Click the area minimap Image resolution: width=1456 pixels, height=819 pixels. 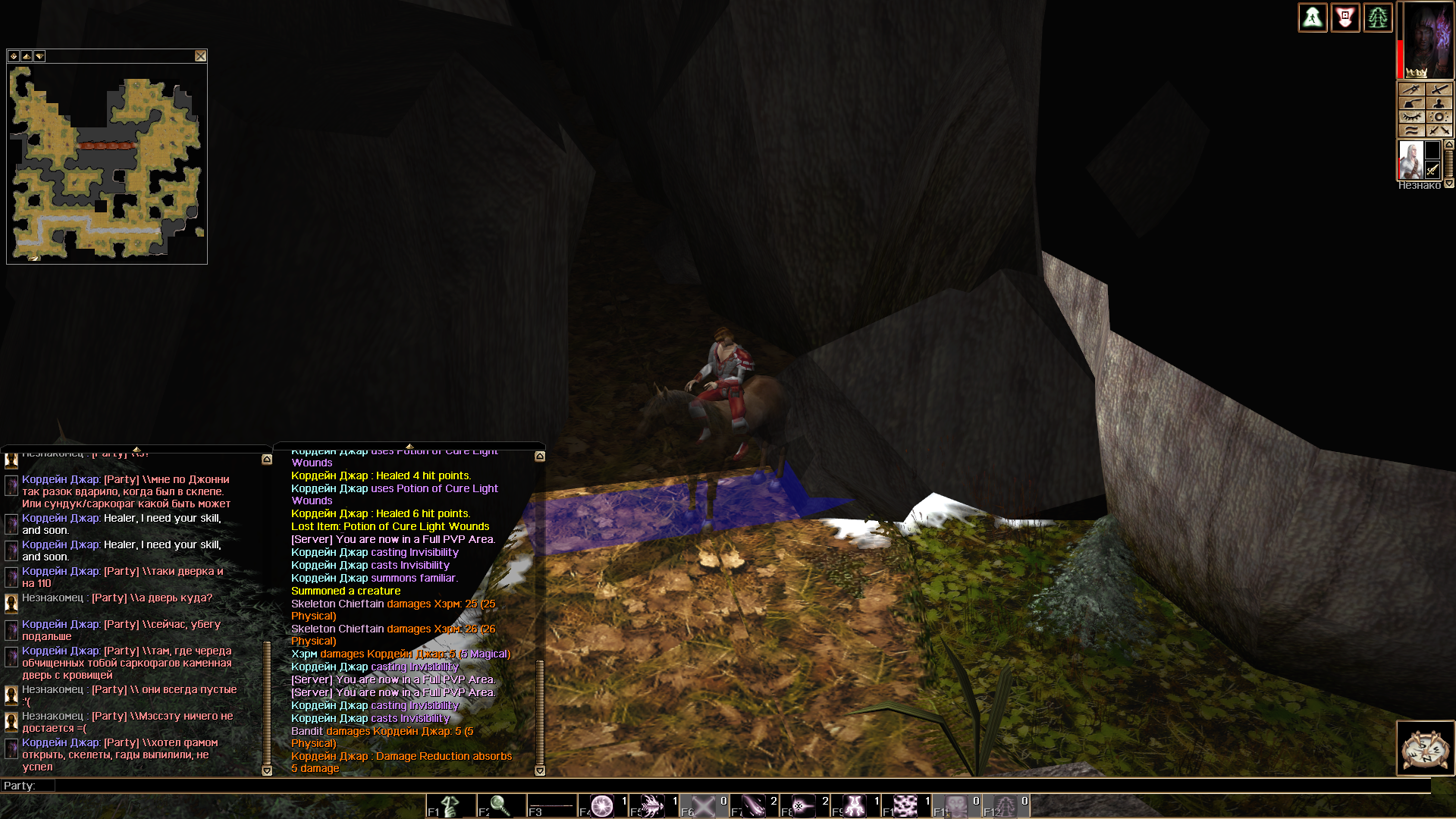point(107,164)
